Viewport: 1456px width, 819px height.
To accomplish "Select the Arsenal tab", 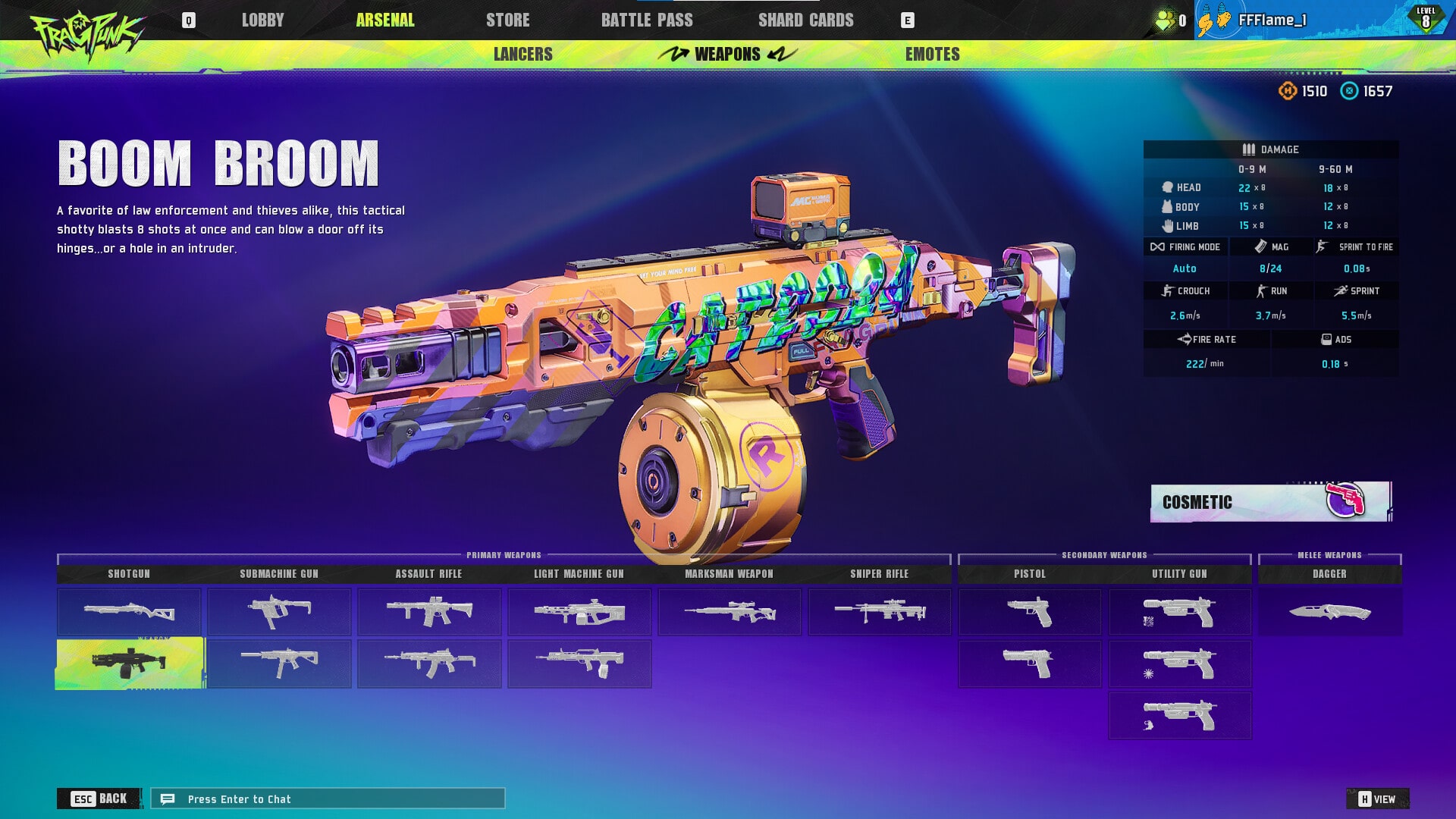I will pyautogui.click(x=385, y=20).
